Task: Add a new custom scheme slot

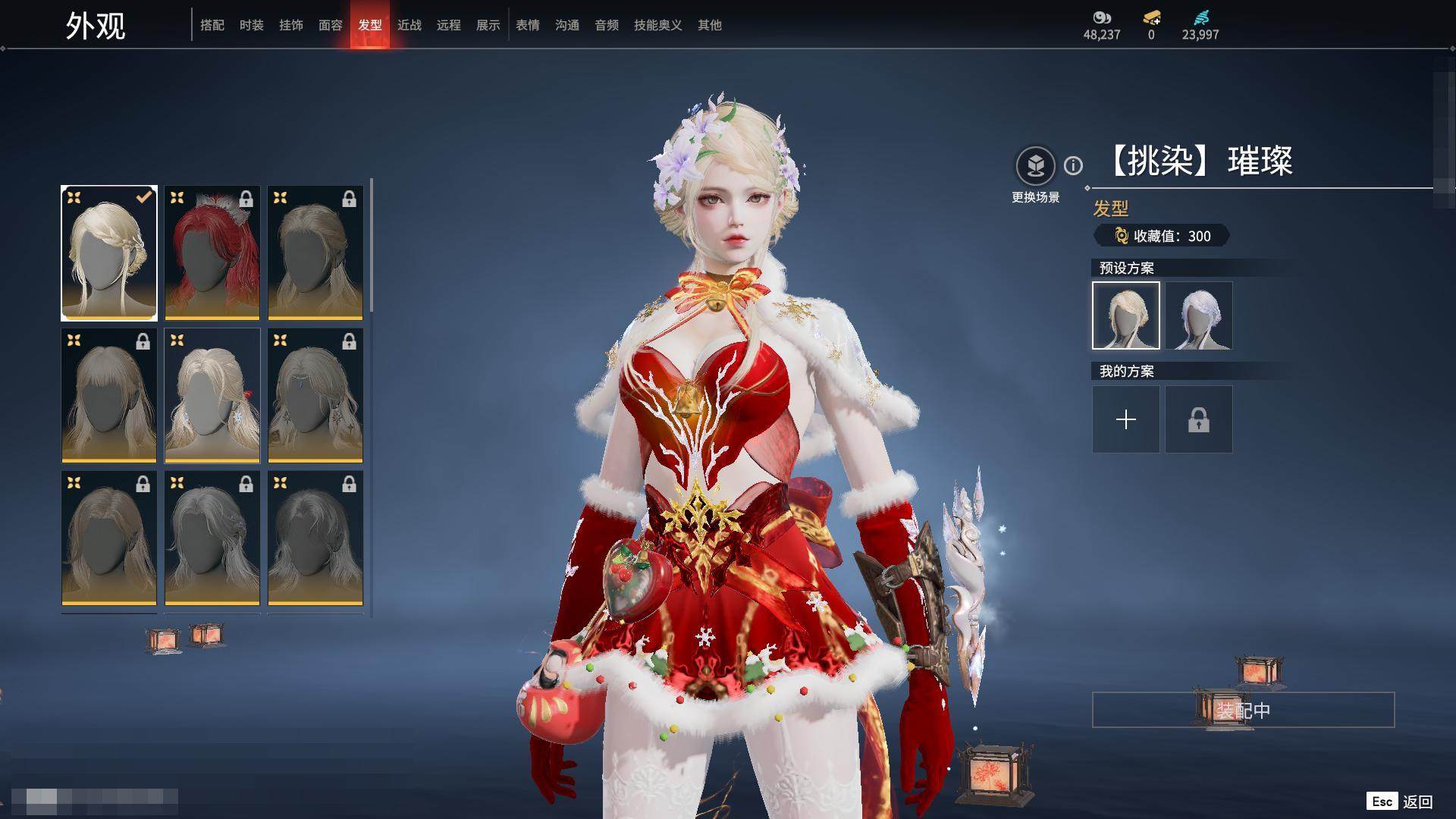Action: coord(1125,419)
